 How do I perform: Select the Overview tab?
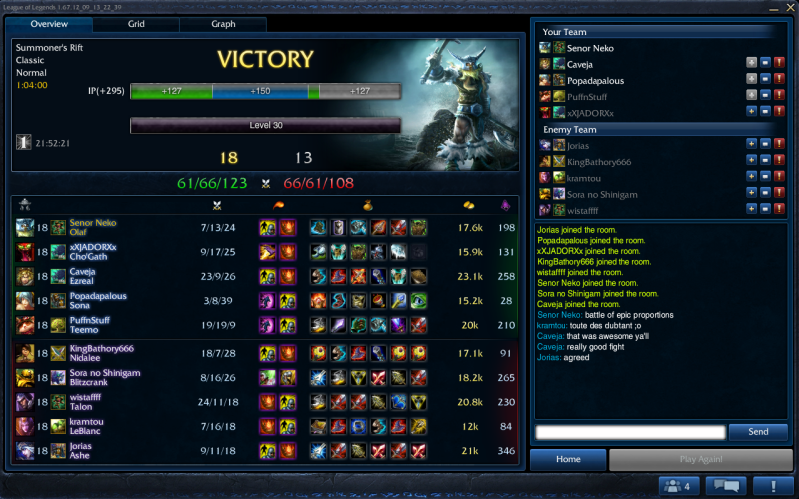pyautogui.click(x=48, y=24)
